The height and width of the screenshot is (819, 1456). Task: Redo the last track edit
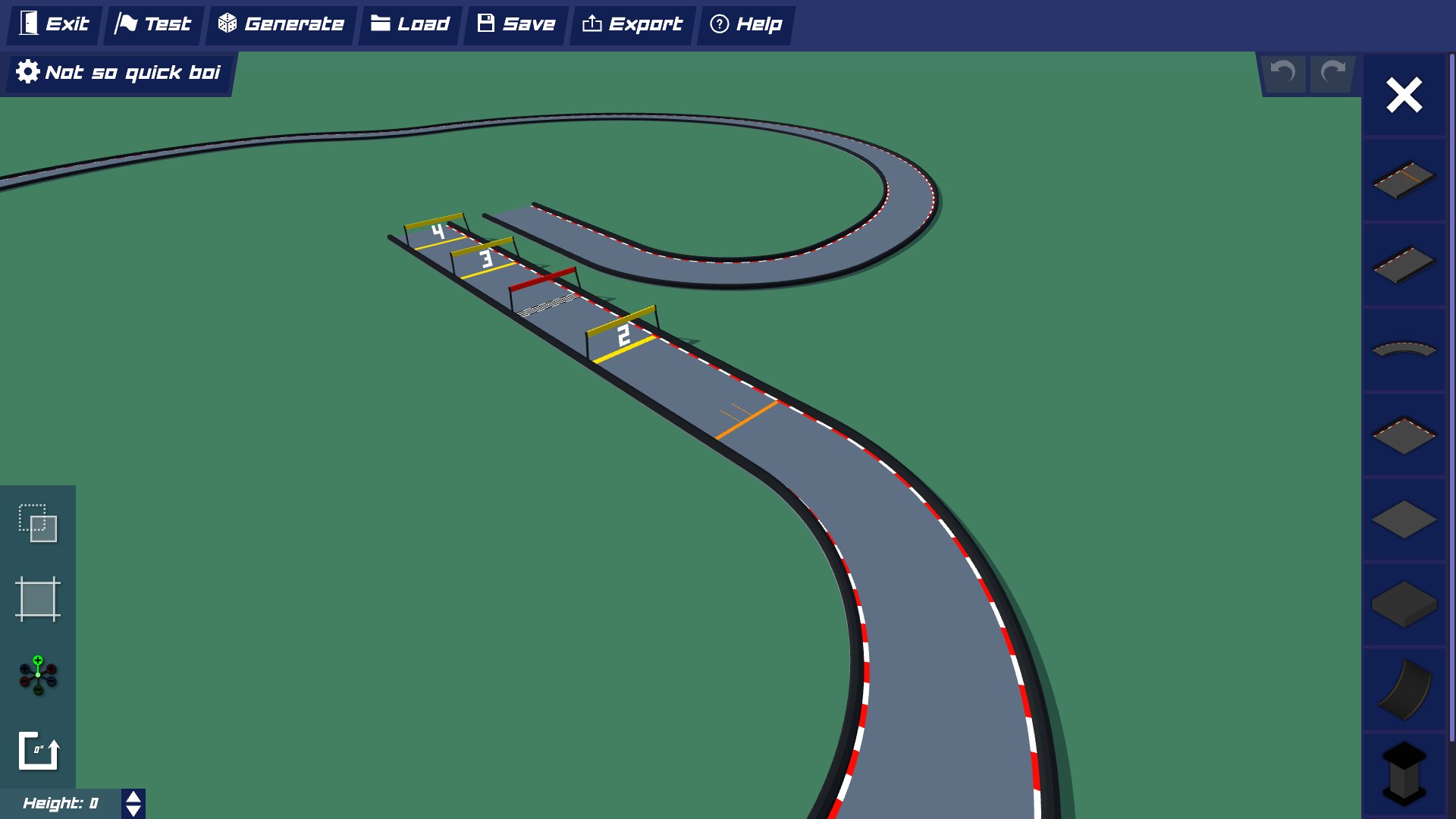point(1332,73)
